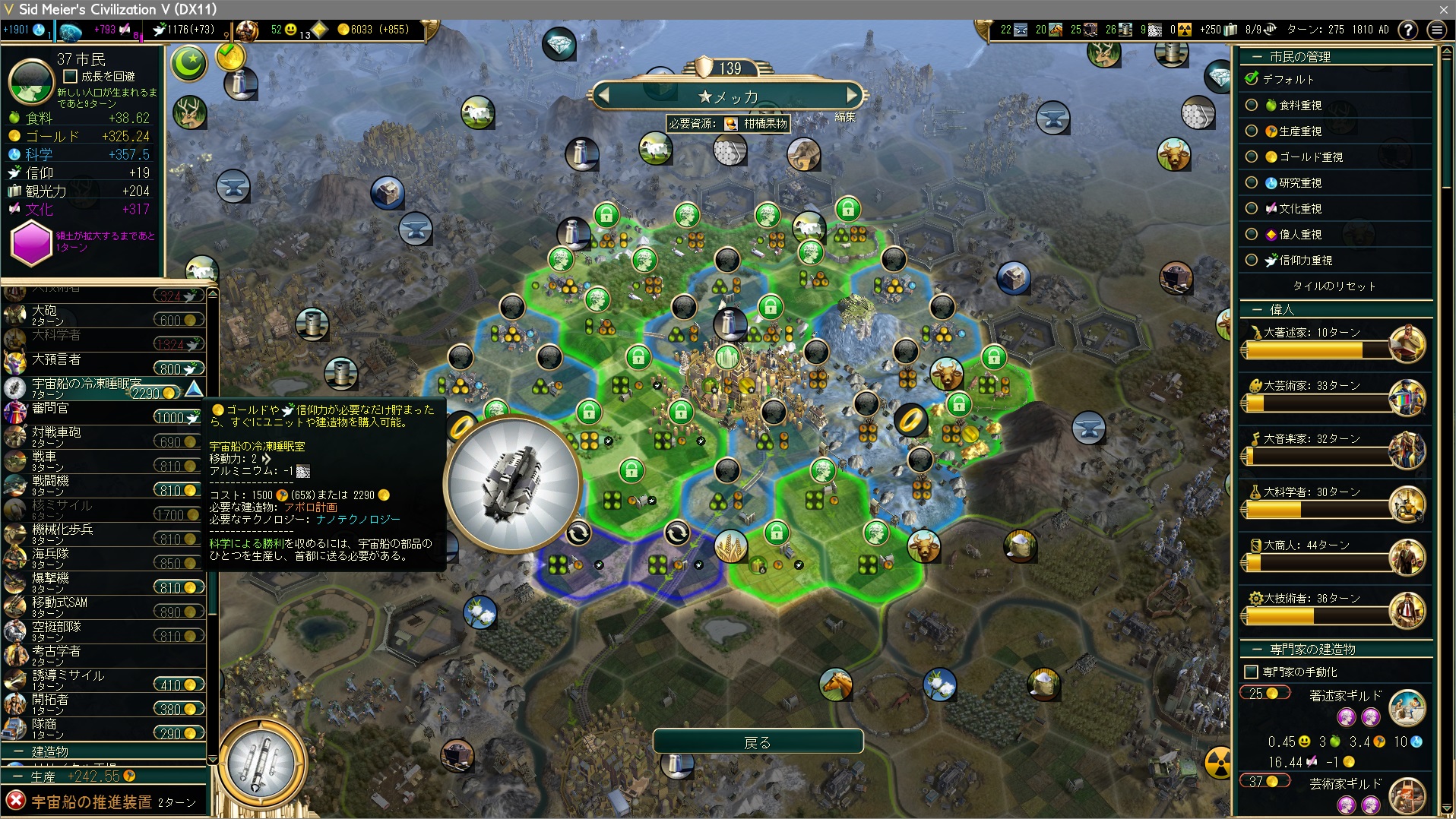Image resolution: width=1456 pixels, height=819 pixels.
Task: Click タイルのリセット button
Action: [x=1334, y=286]
